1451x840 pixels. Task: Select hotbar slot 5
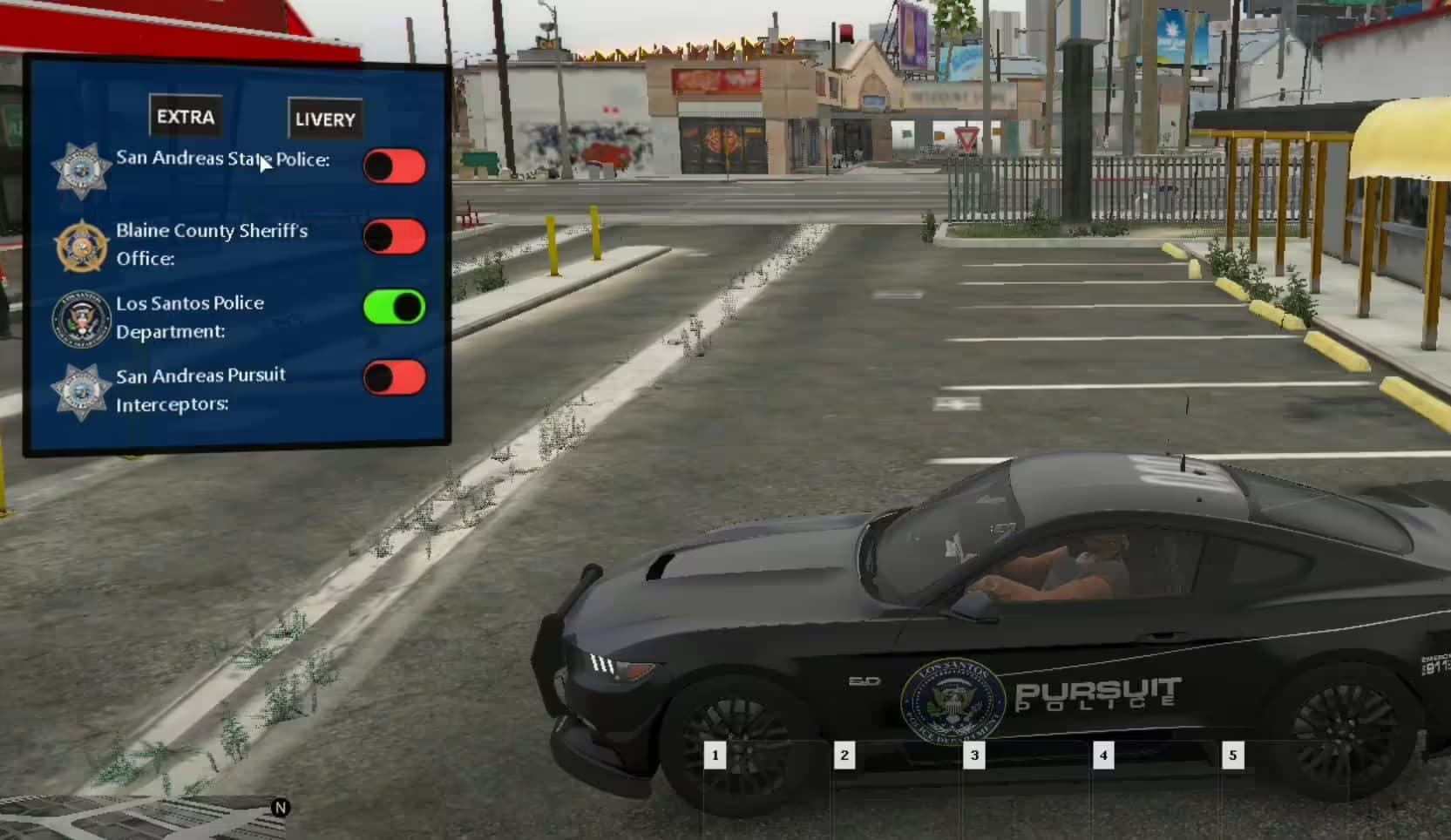point(1232,755)
